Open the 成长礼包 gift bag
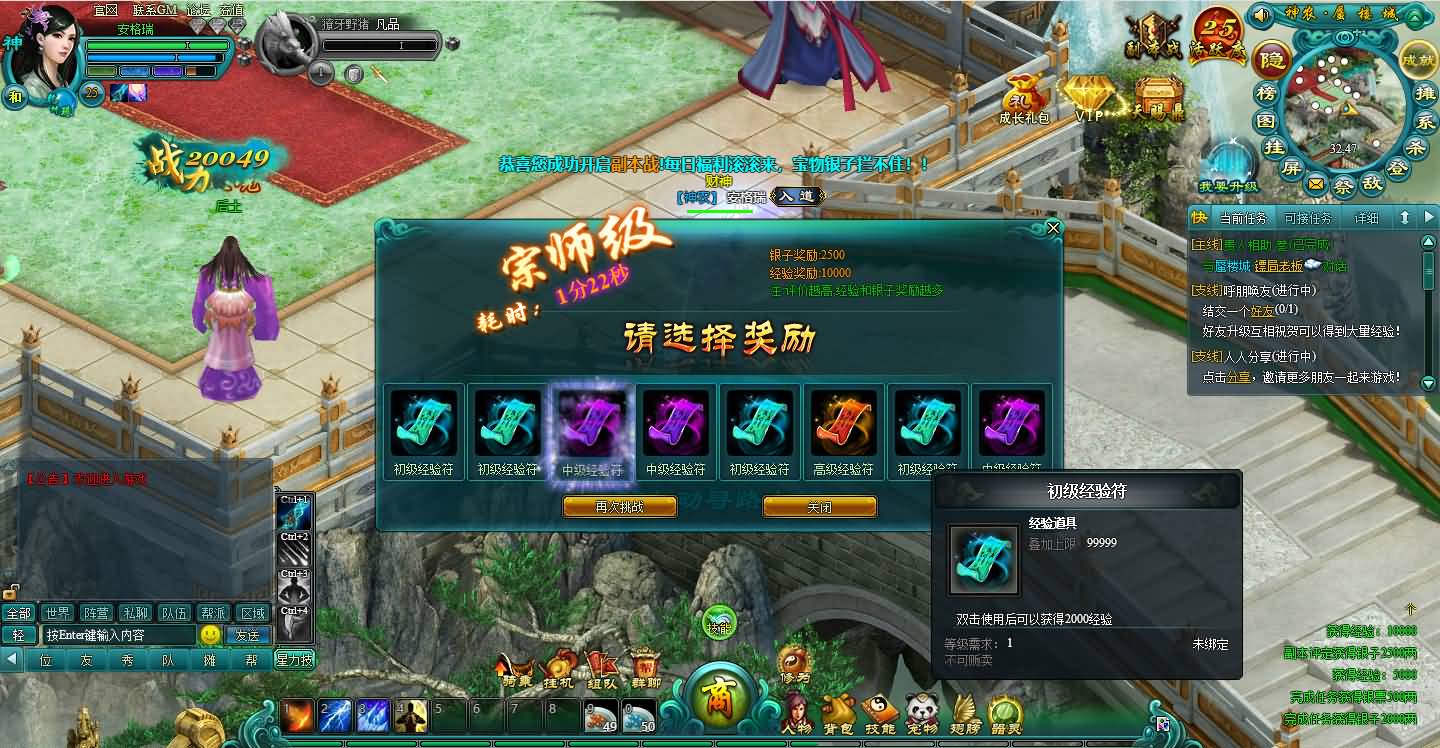1440x748 pixels. (1024, 98)
